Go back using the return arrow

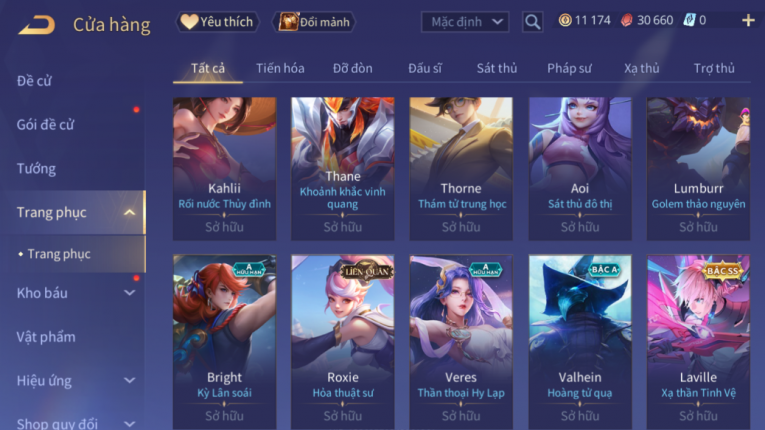(36, 24)
